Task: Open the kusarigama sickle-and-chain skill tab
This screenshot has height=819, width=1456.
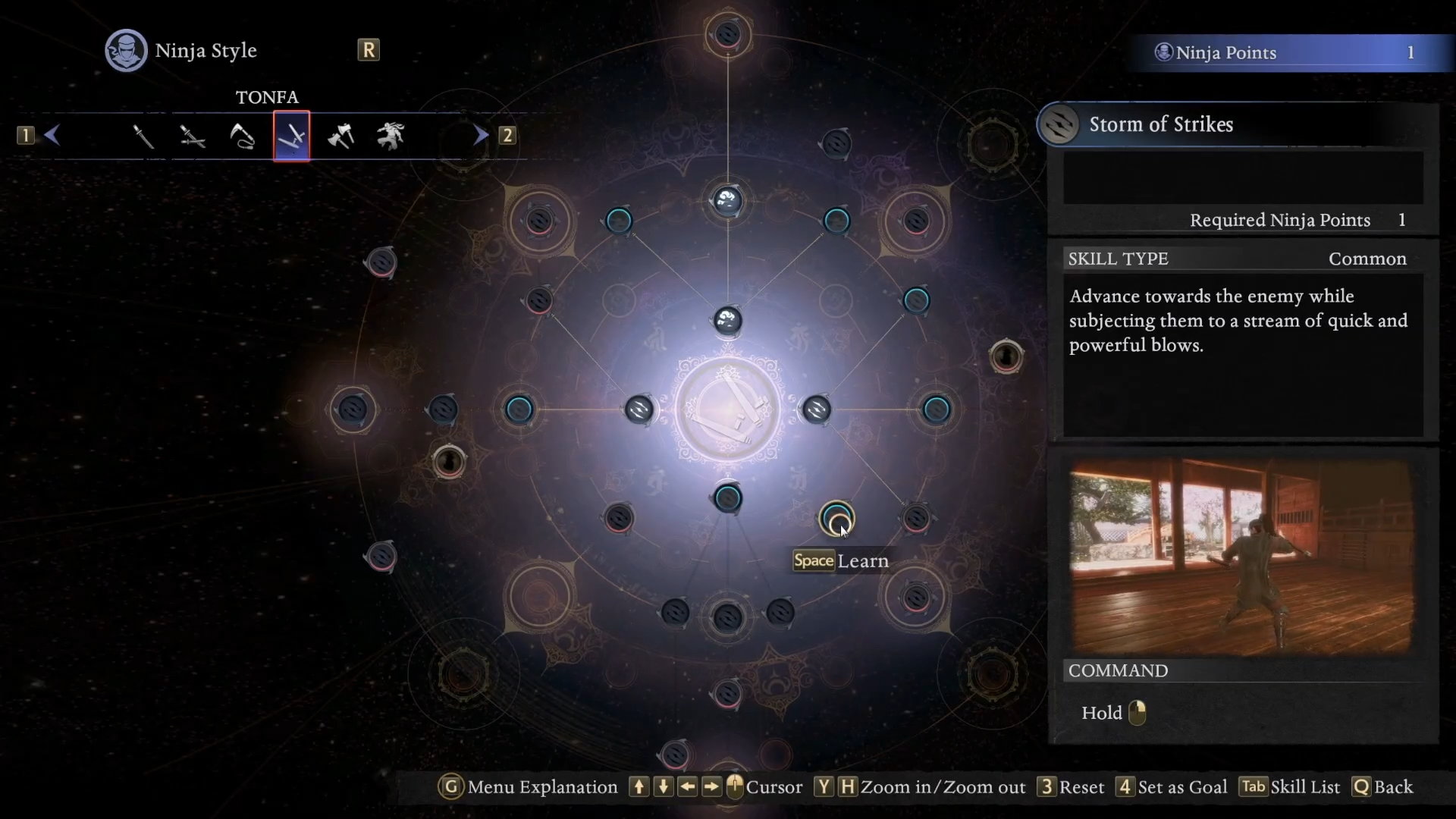Action: (x=242, y=136)
